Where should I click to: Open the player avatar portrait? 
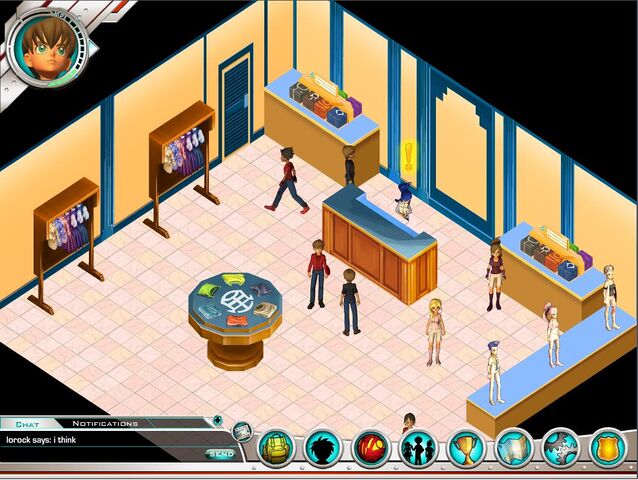click(x=47, y=47)
